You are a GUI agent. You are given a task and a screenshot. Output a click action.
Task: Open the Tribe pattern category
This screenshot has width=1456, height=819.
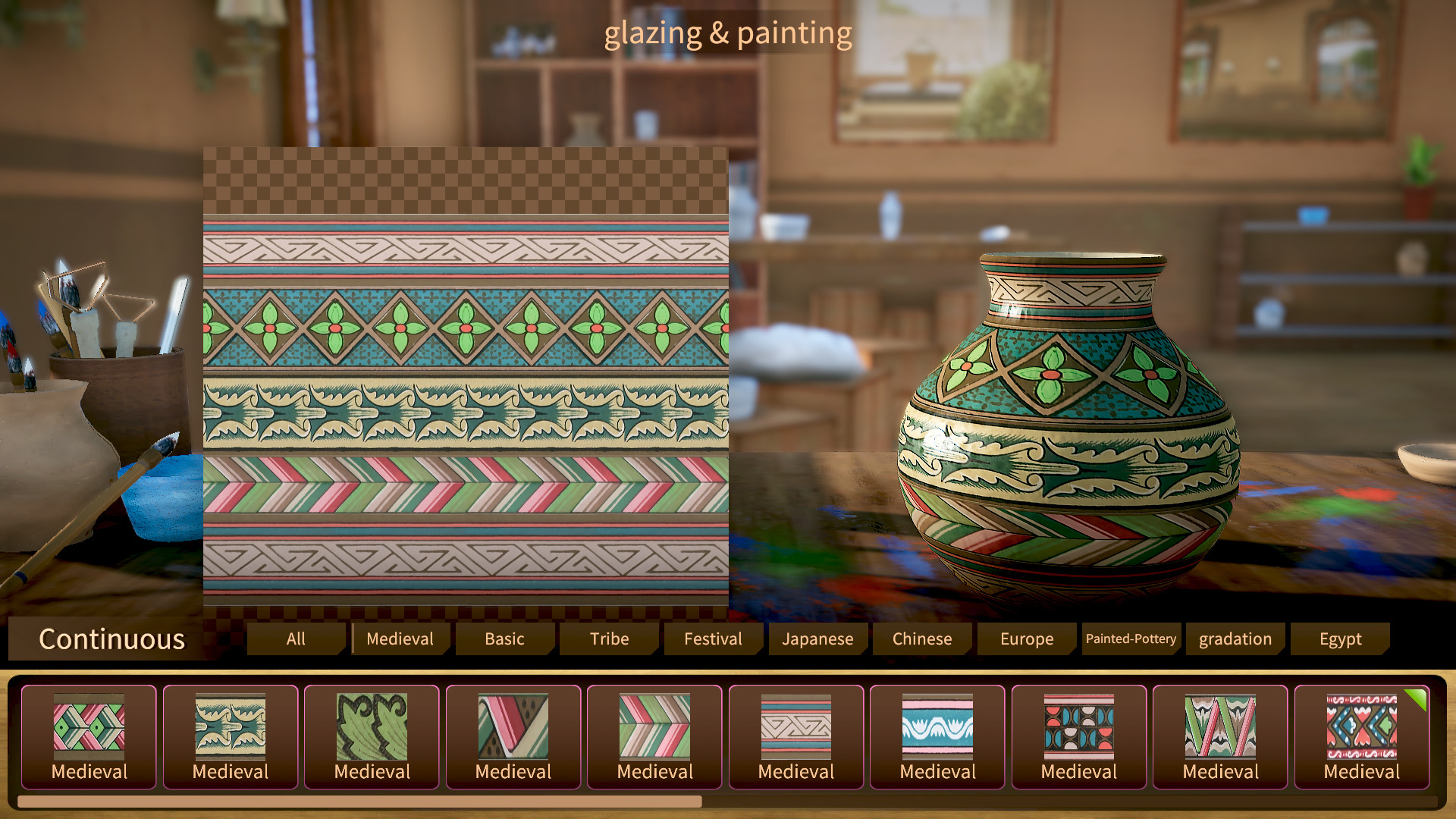click(x=608, y=639)
